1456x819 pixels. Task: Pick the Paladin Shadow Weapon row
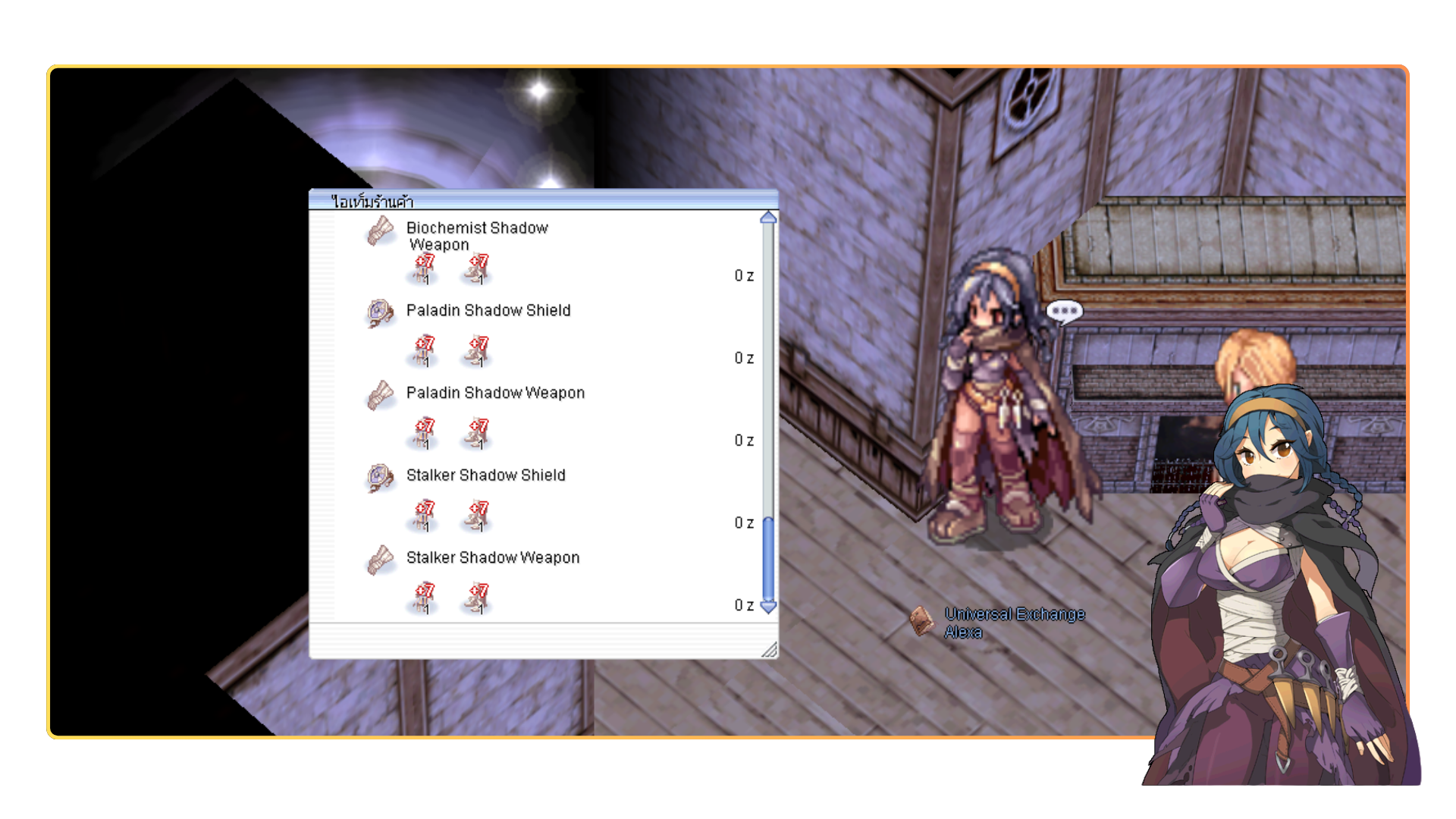pyautogui.click(x=495, y=393)
